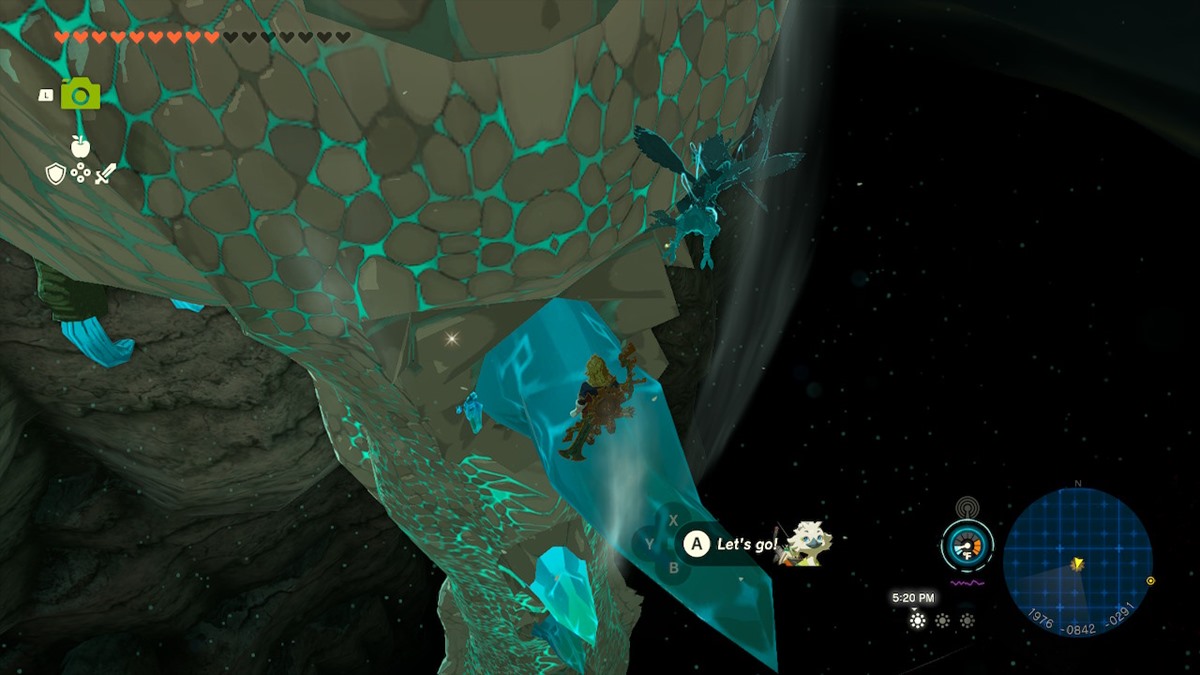Open the green camera ability icon
This screenshot has width=1200, height=675.
[80, 95]
